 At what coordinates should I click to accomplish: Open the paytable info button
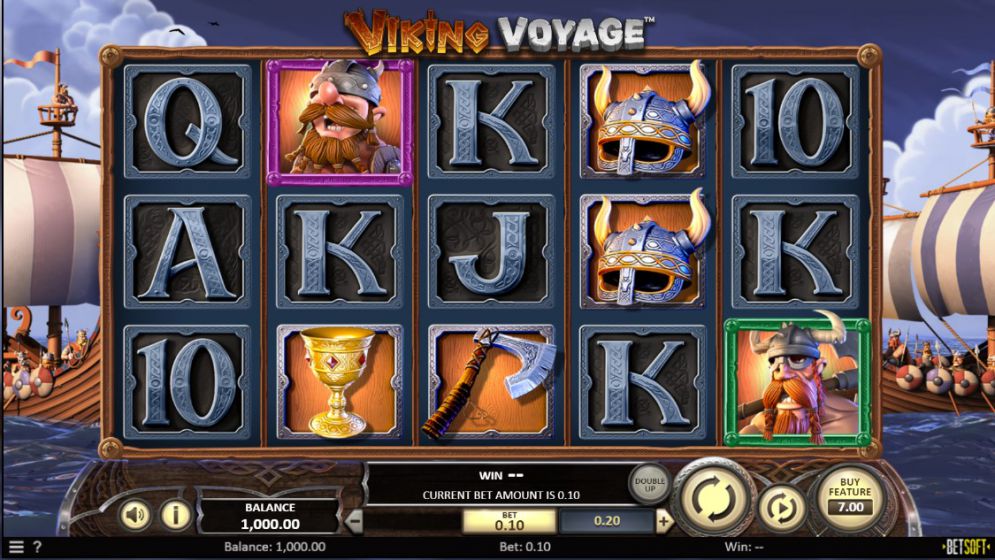[176, 515]
